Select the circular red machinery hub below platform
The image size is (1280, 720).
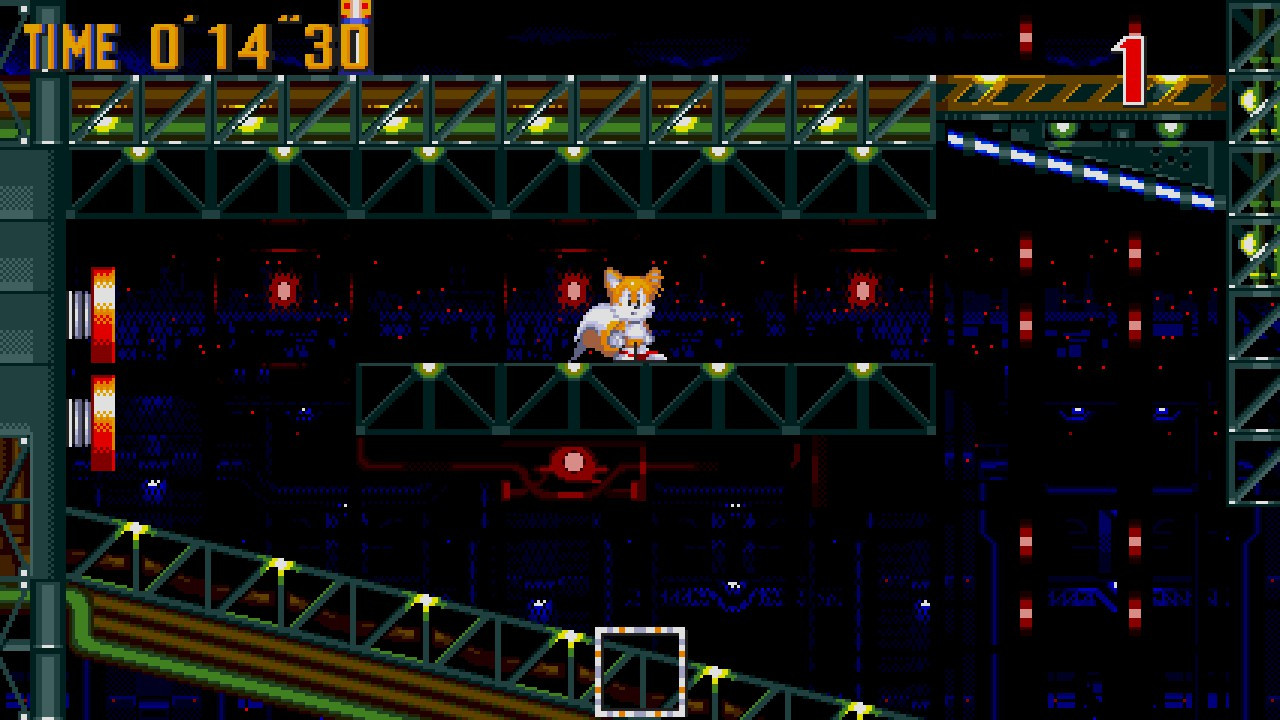tap(572, 461)
